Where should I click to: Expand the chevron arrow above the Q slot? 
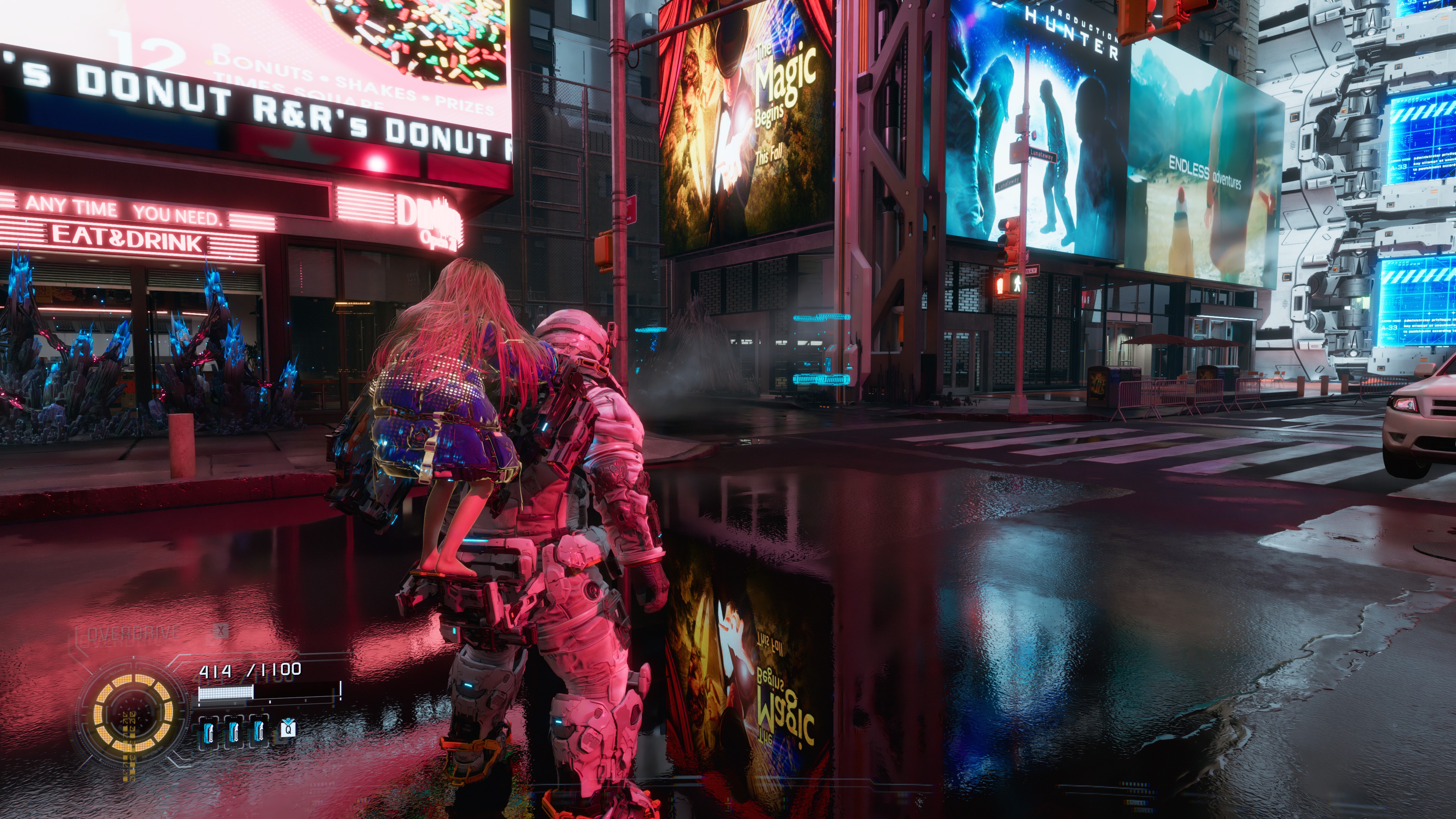click(288, 722)
